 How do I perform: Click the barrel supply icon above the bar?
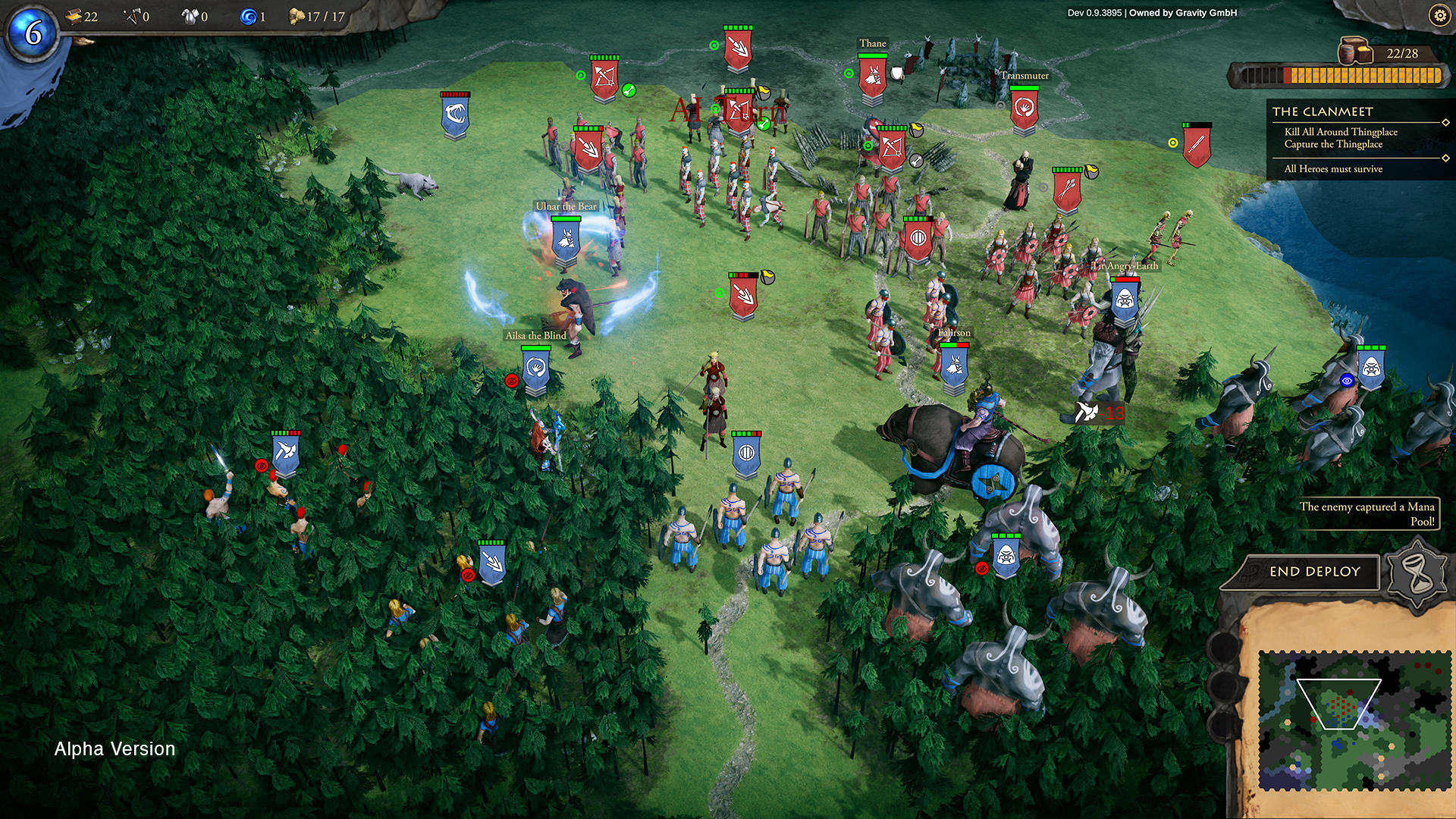point(1355,53)
